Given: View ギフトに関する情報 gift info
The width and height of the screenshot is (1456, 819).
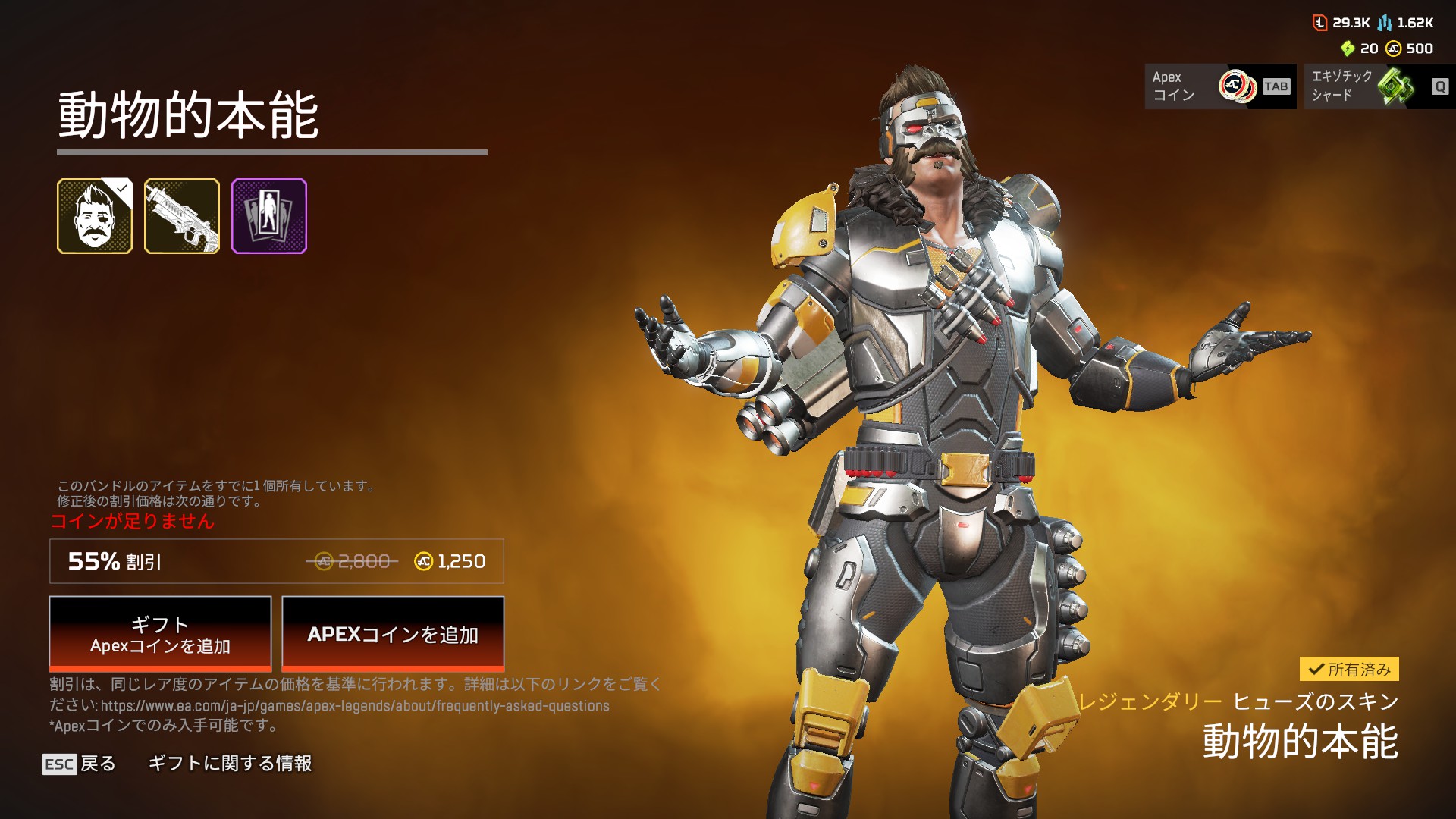Looking at the screenshot, I should (x=230, y=764).
